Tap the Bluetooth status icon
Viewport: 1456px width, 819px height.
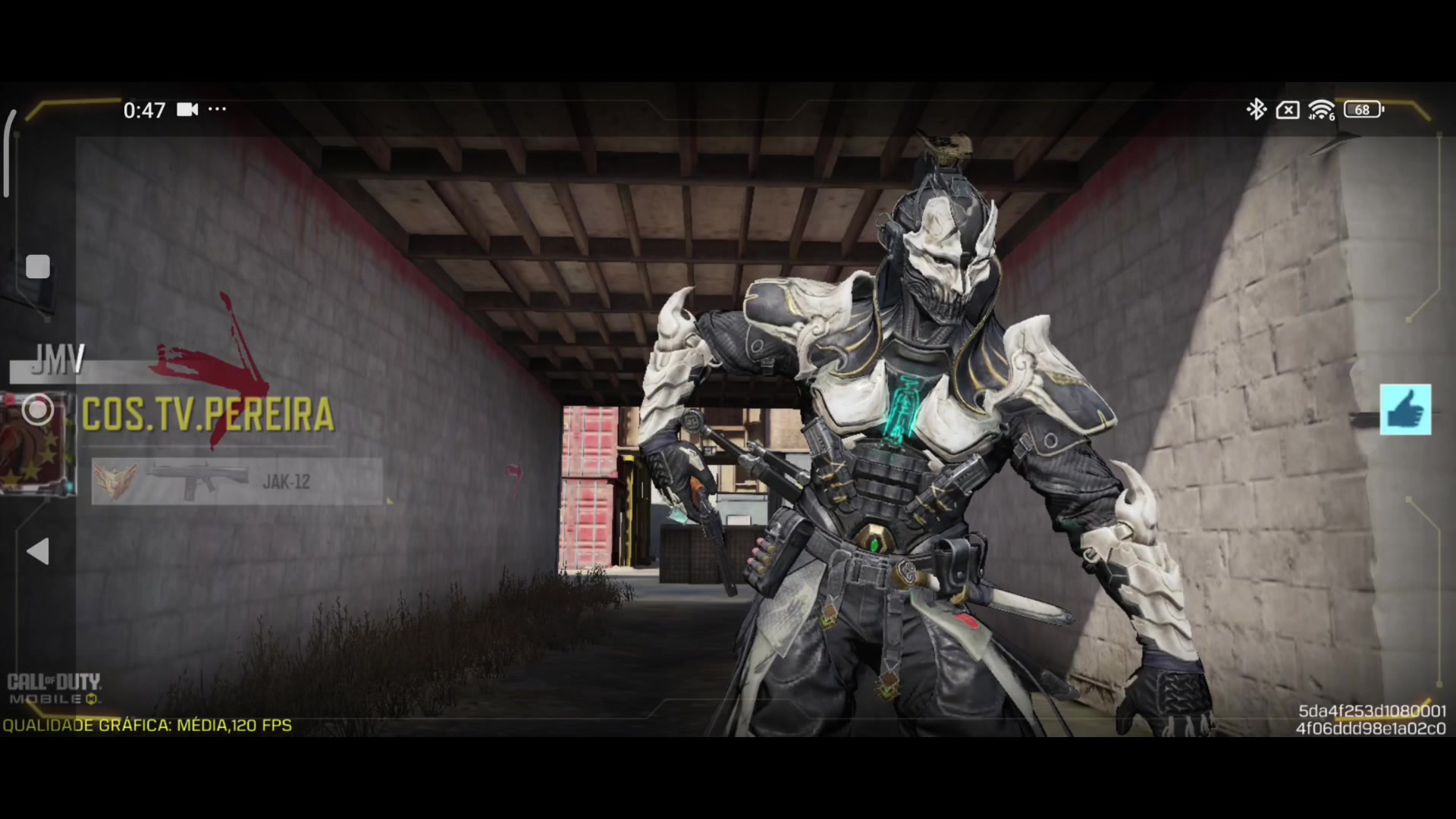pos(1257,110)
